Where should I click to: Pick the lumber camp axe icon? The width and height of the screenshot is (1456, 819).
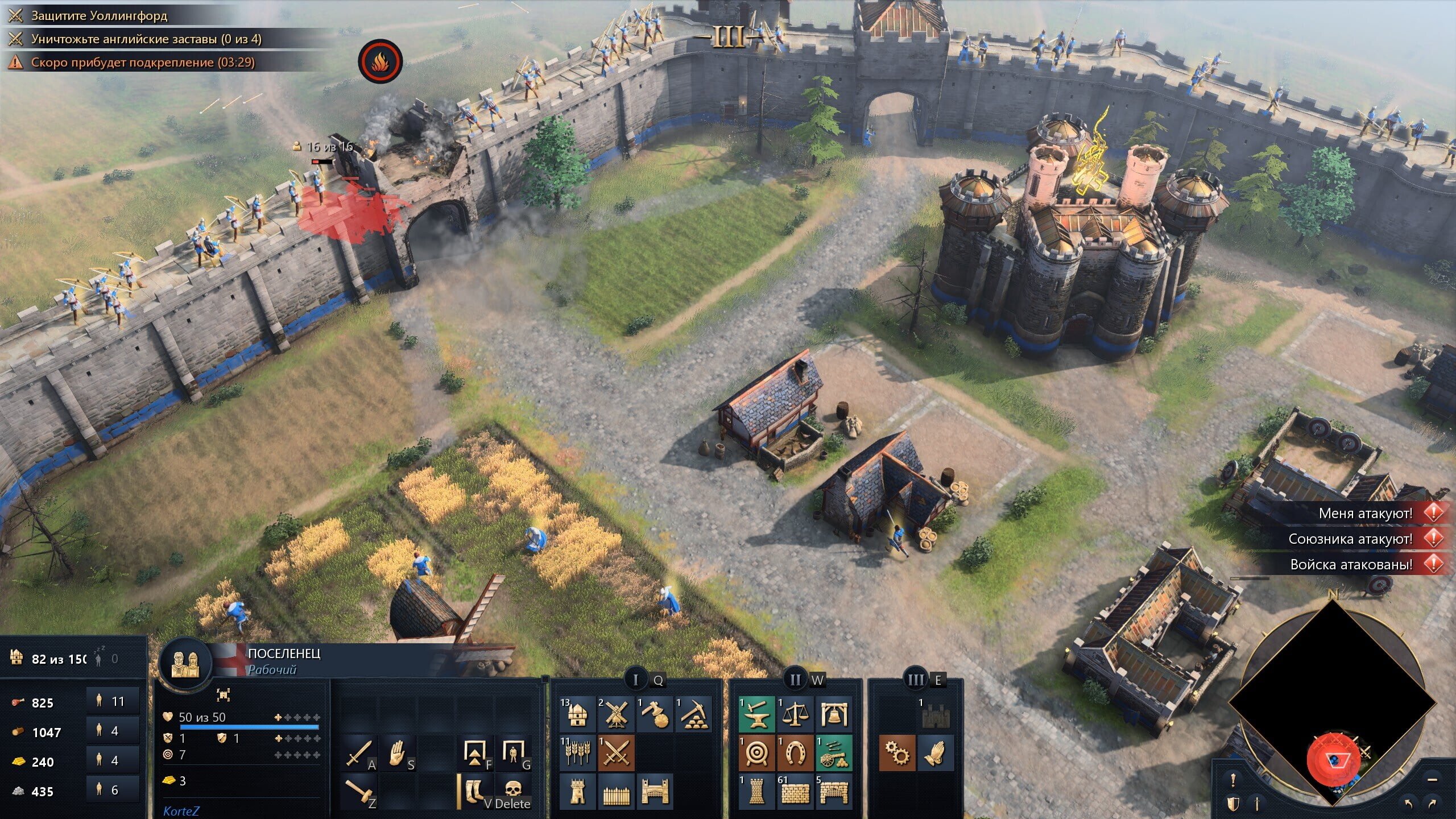coord(655,714)
